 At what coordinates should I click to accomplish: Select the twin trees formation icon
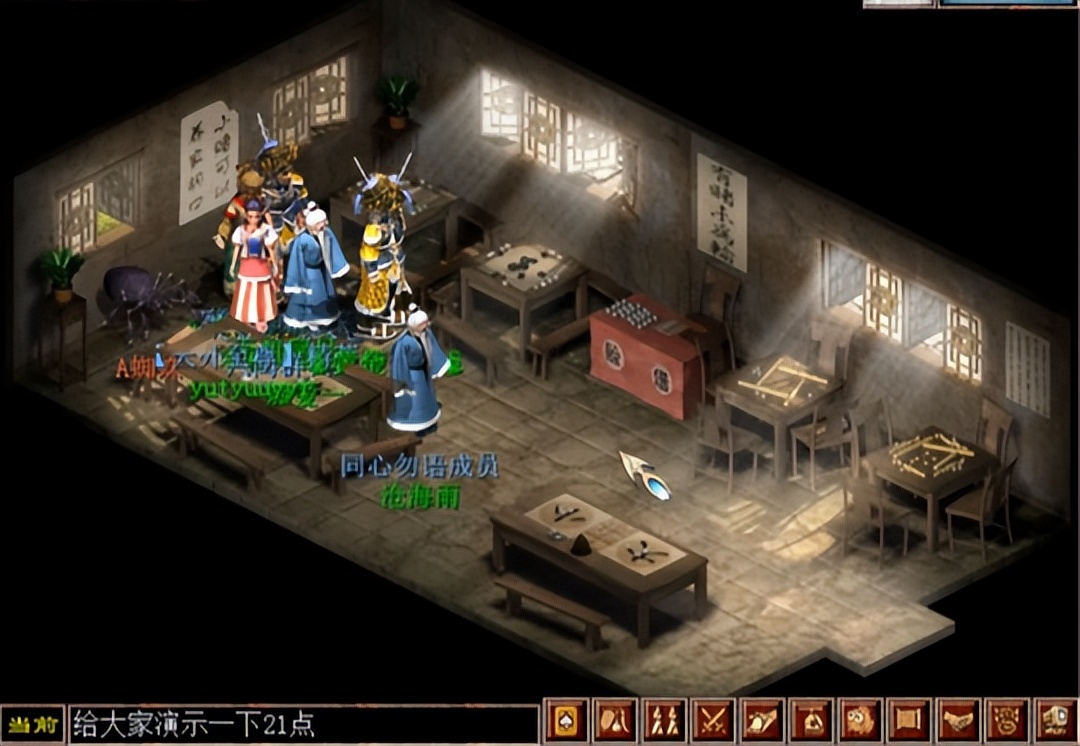[664, 720]
